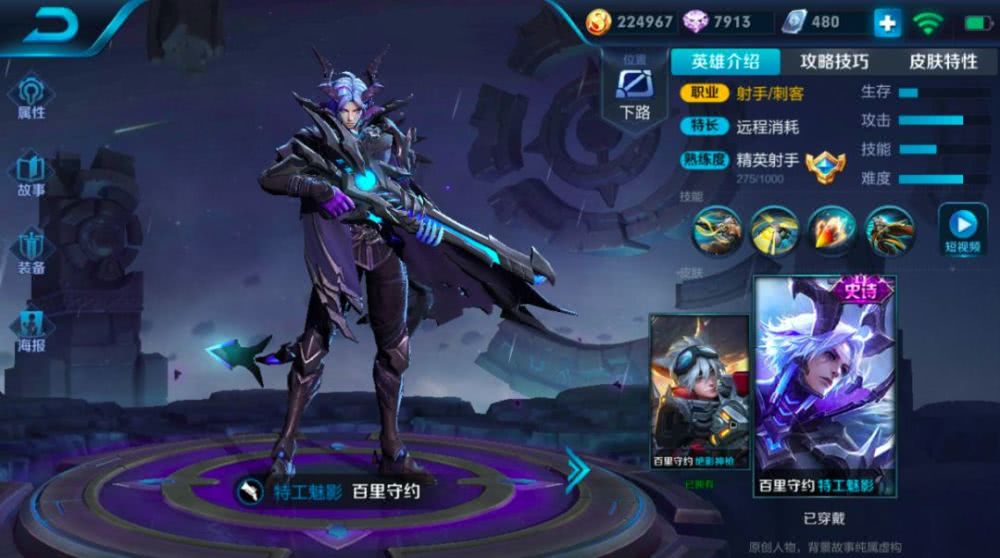View the first skill icon
1000x558 pixels.
pos(717,229)
